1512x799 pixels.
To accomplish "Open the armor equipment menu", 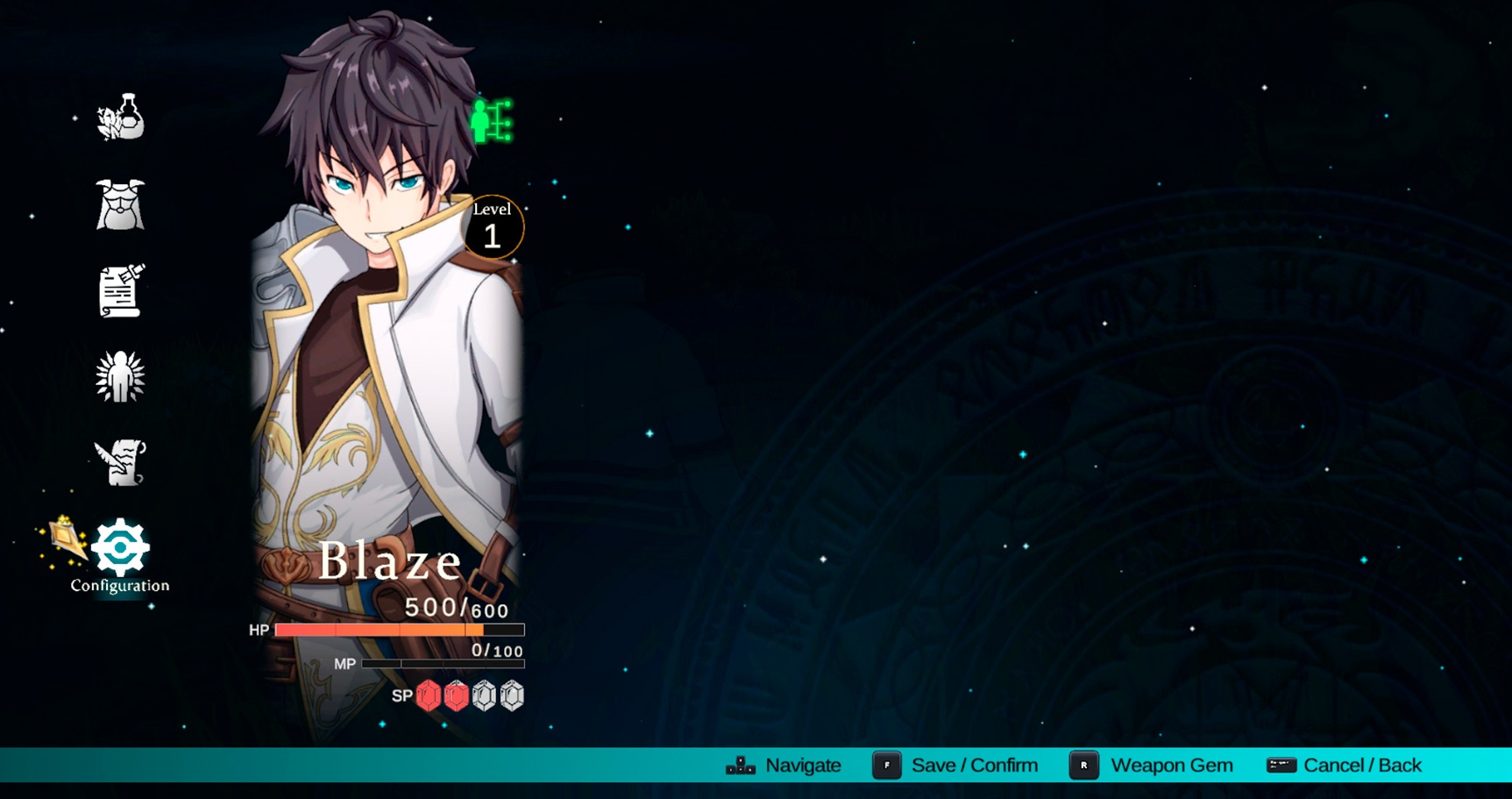I will (120, 204).
